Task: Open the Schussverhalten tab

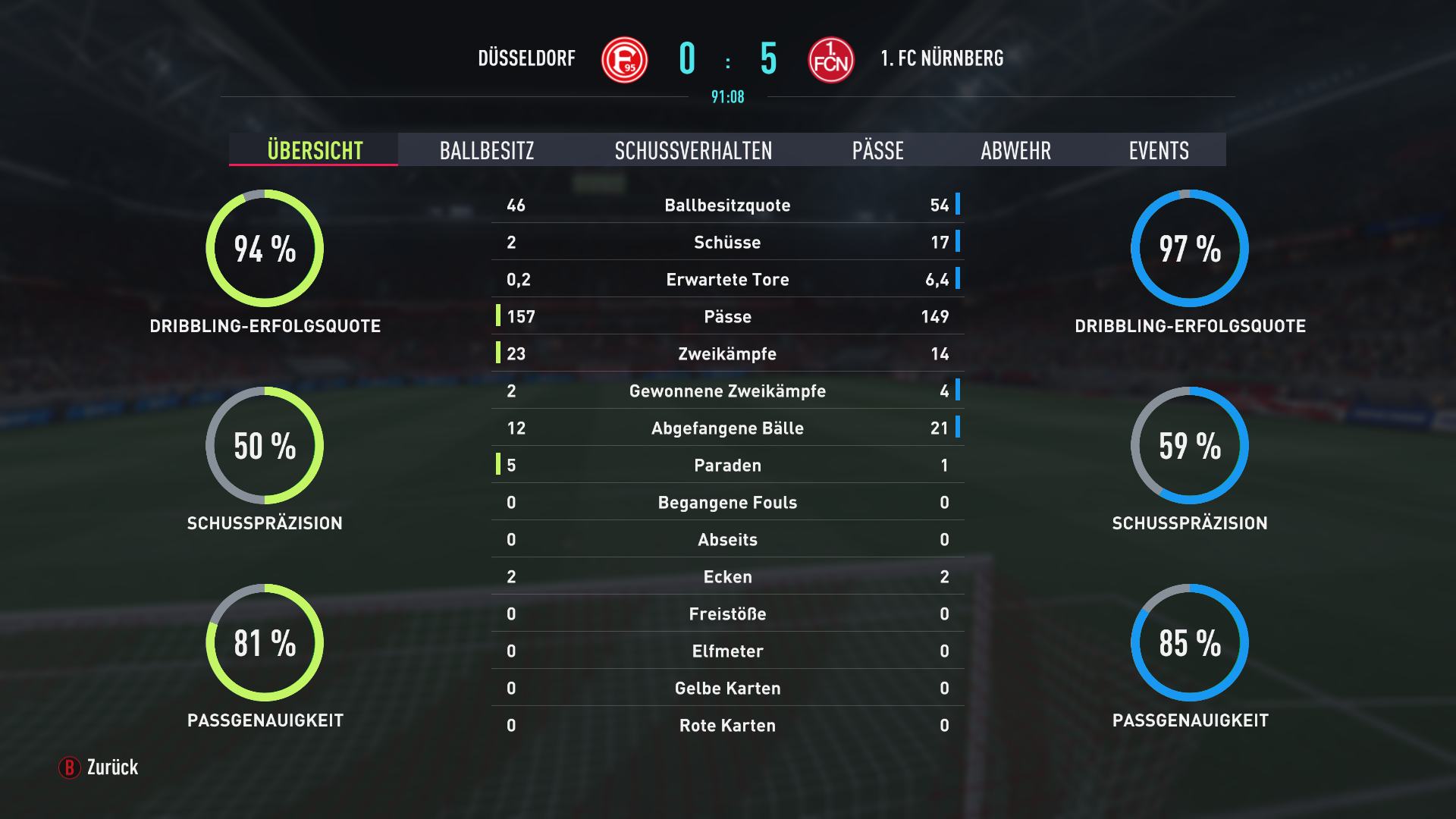Action: click(x=693, y=150)
